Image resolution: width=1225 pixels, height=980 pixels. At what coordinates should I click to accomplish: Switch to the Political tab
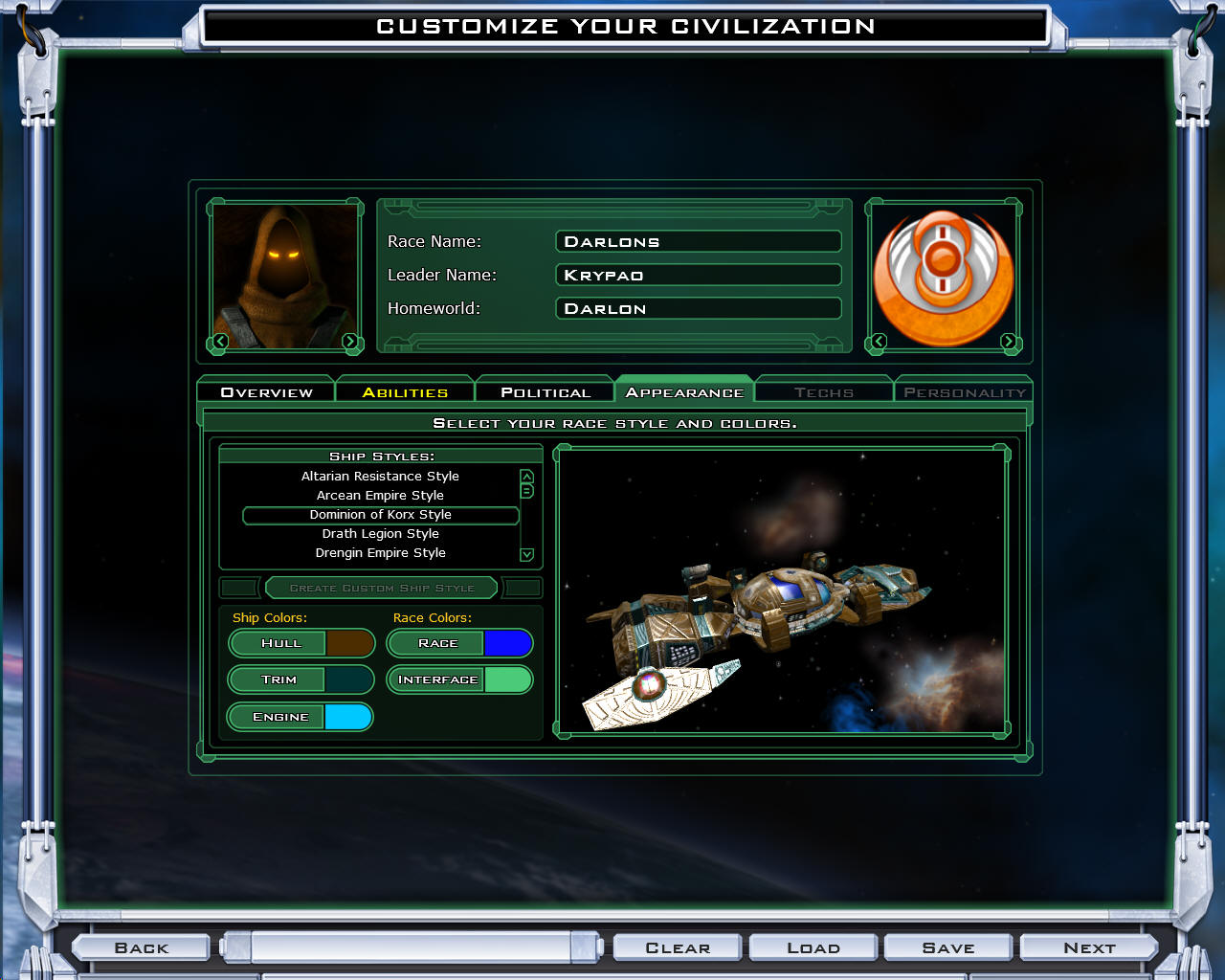pyautogui.click(x=545, y=392)
